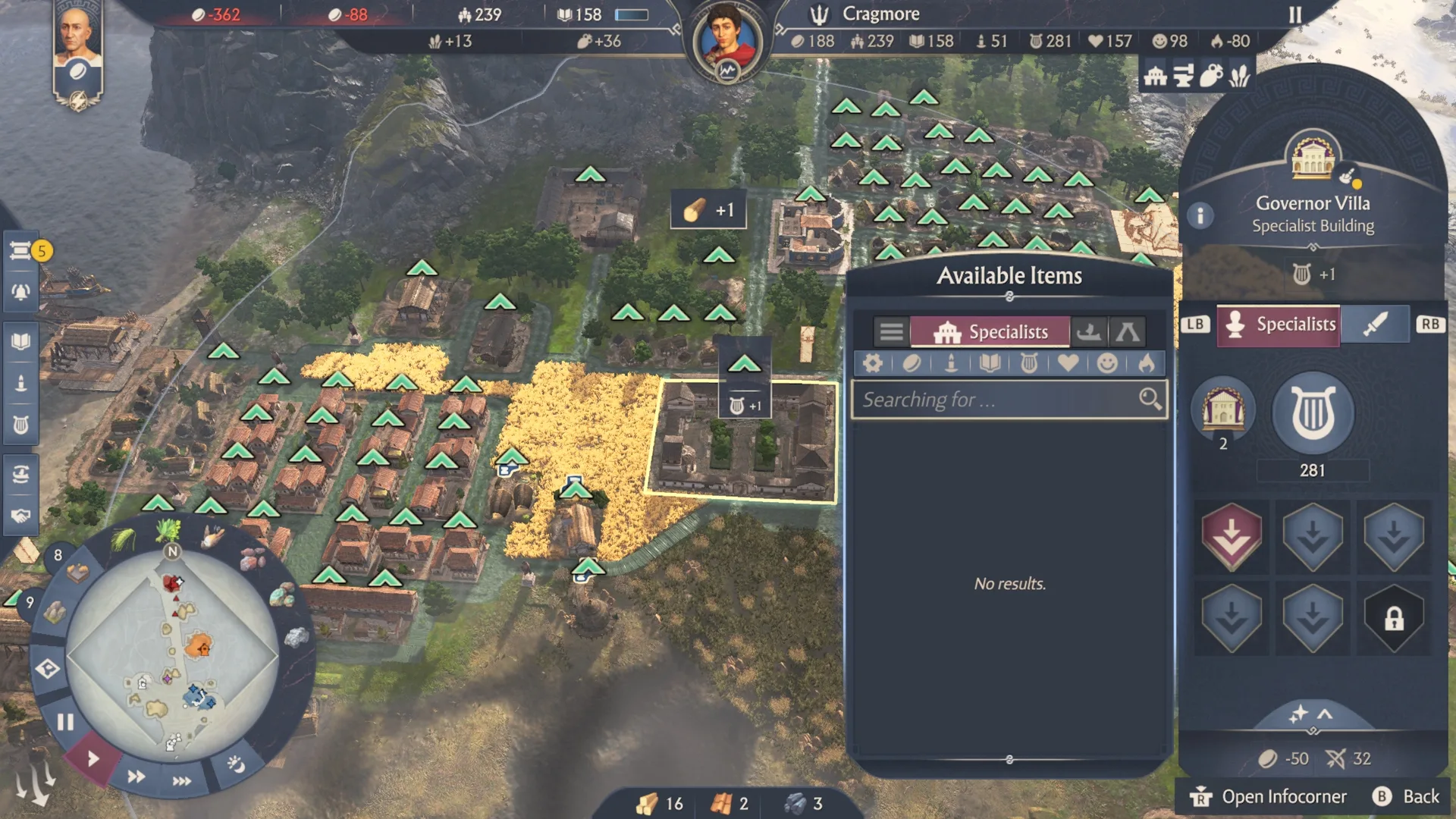Click the locked specialist slot

tap(1394, 617)
